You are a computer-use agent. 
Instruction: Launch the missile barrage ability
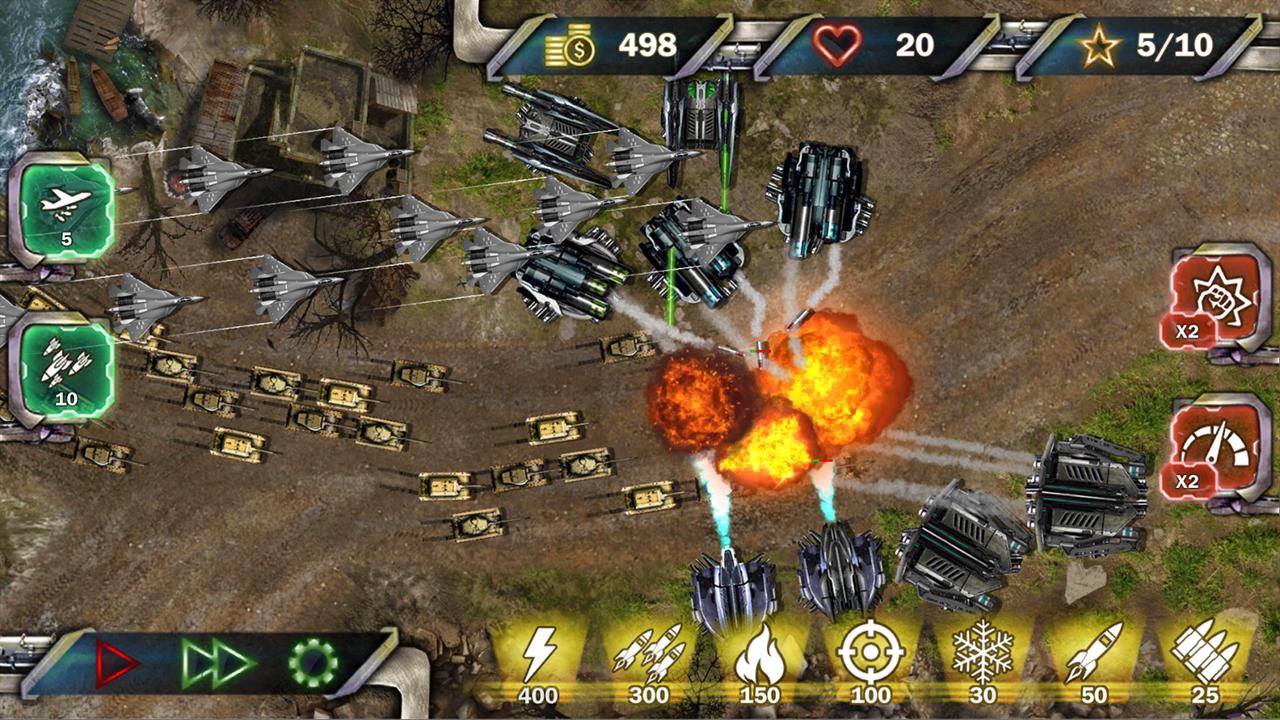(x=66, y=366)
